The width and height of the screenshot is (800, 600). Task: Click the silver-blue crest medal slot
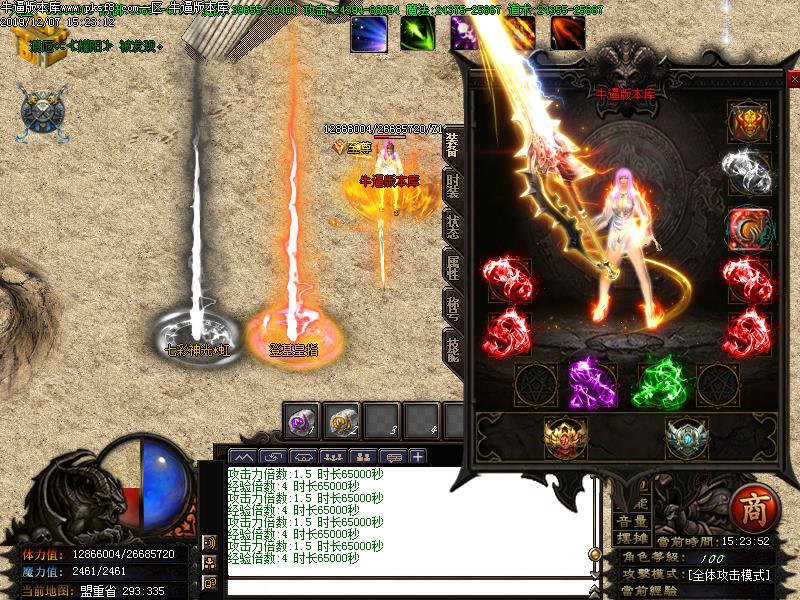click(x=687, y=437)
